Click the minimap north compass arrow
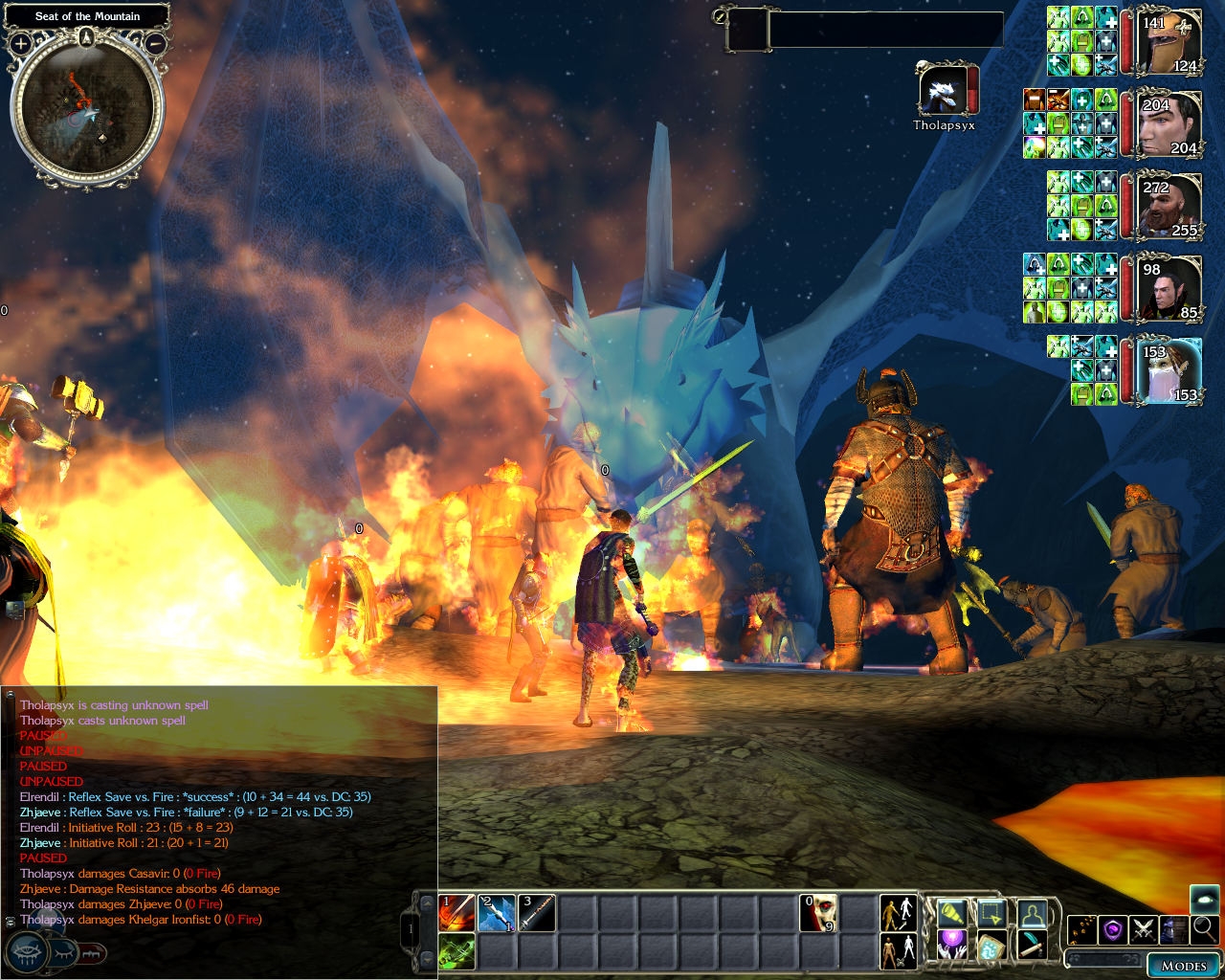The image size is (1225, 980). (x=88, y=37)
